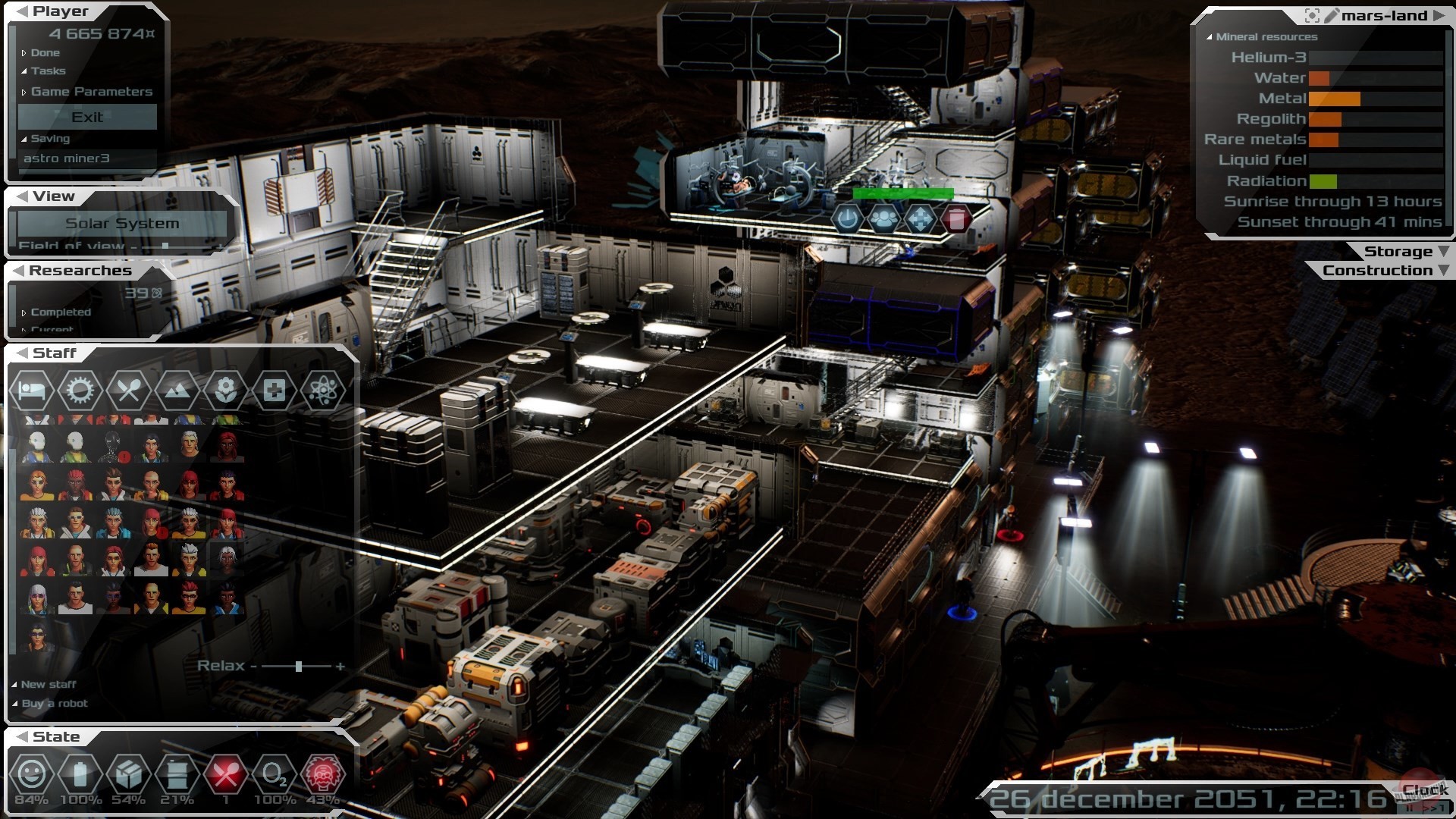Expand the Game Parameters entry
Image resolution: width=1456 pixels, height=819 pixels.
(91, 92)
